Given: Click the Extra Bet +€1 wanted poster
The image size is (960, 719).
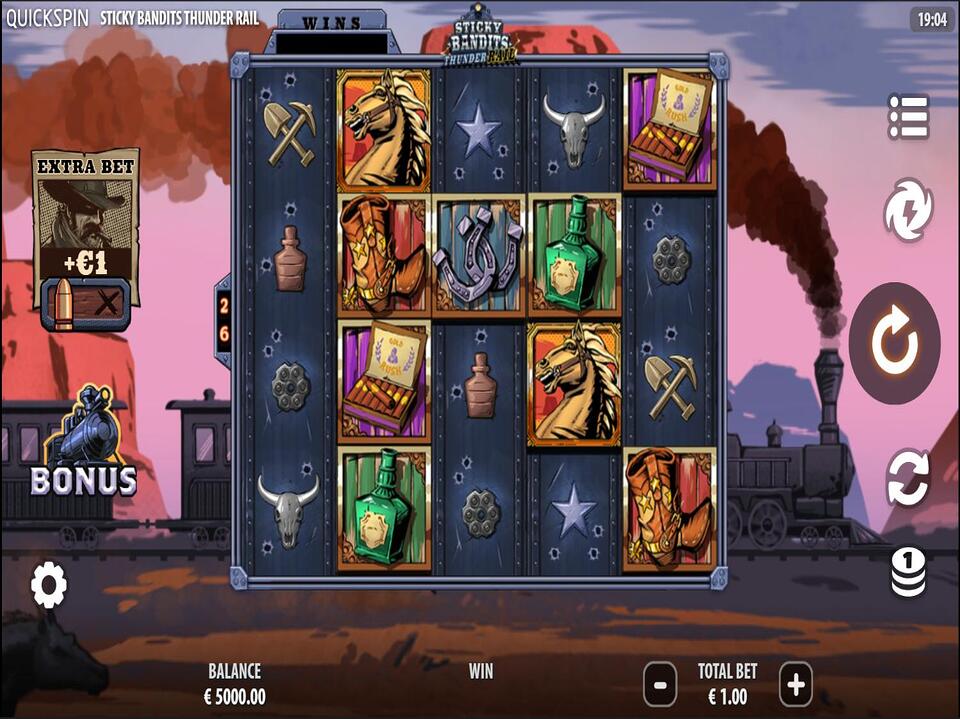Looking at the screenshot, I should (x=85, y=215).
